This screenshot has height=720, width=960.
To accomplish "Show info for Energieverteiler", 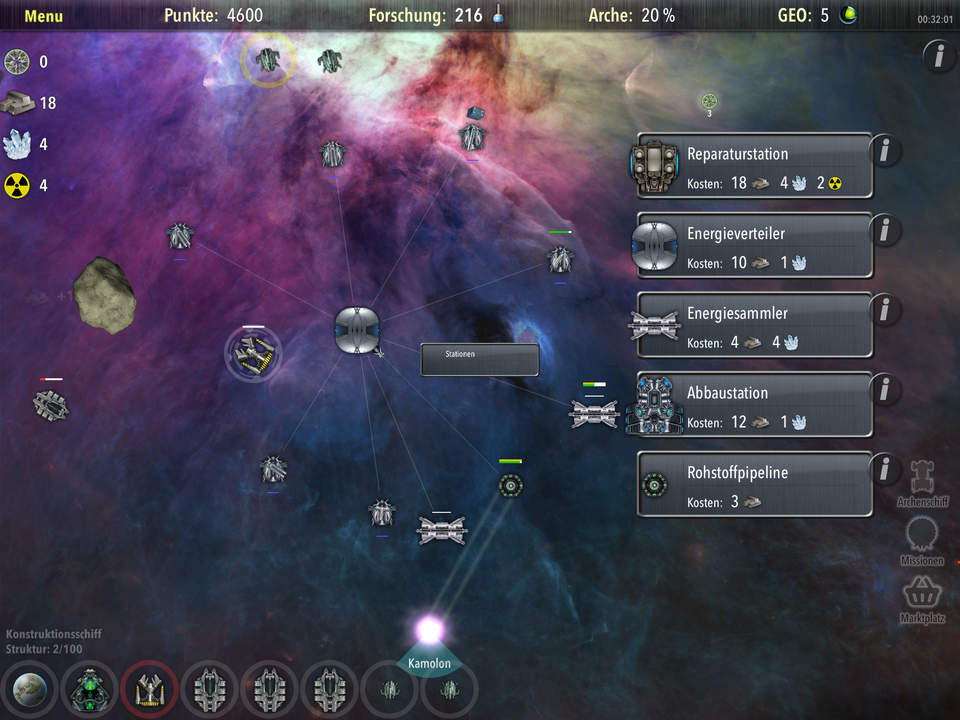I will (885, 231).
